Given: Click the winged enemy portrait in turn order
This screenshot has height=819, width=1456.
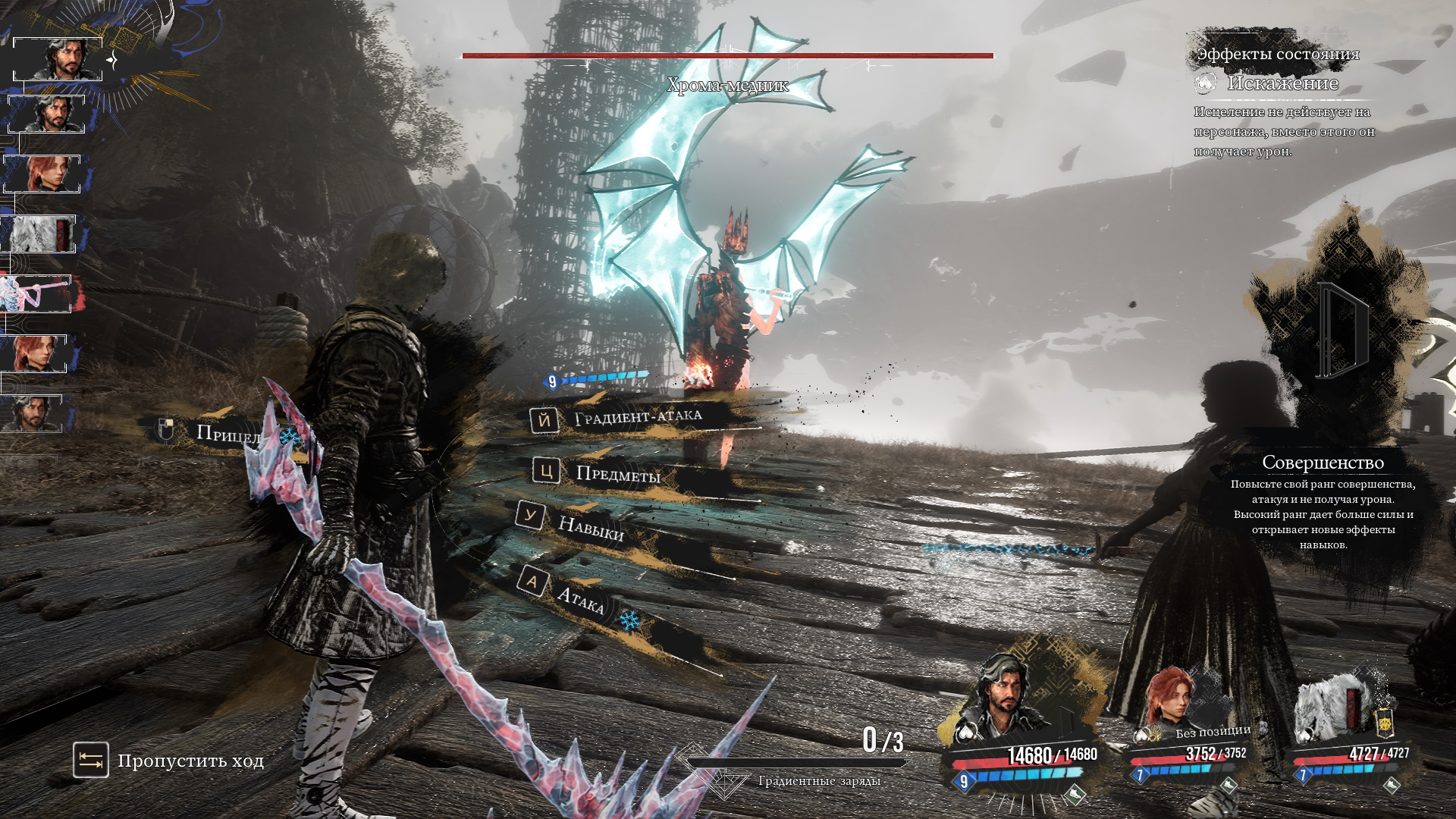Looking at the screenshot, I should point(36,294).
